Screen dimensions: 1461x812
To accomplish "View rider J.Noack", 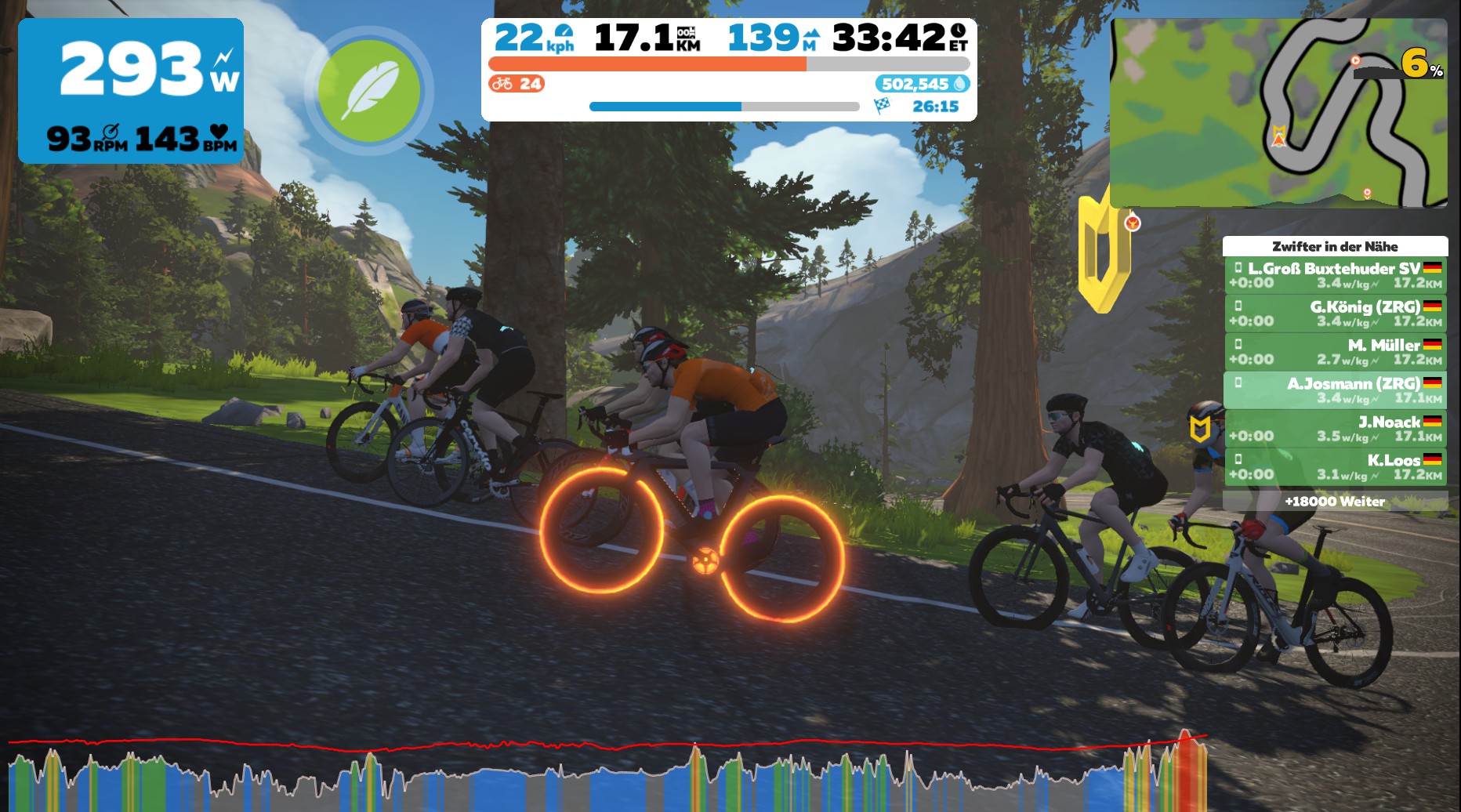I will click(1335, 429).
